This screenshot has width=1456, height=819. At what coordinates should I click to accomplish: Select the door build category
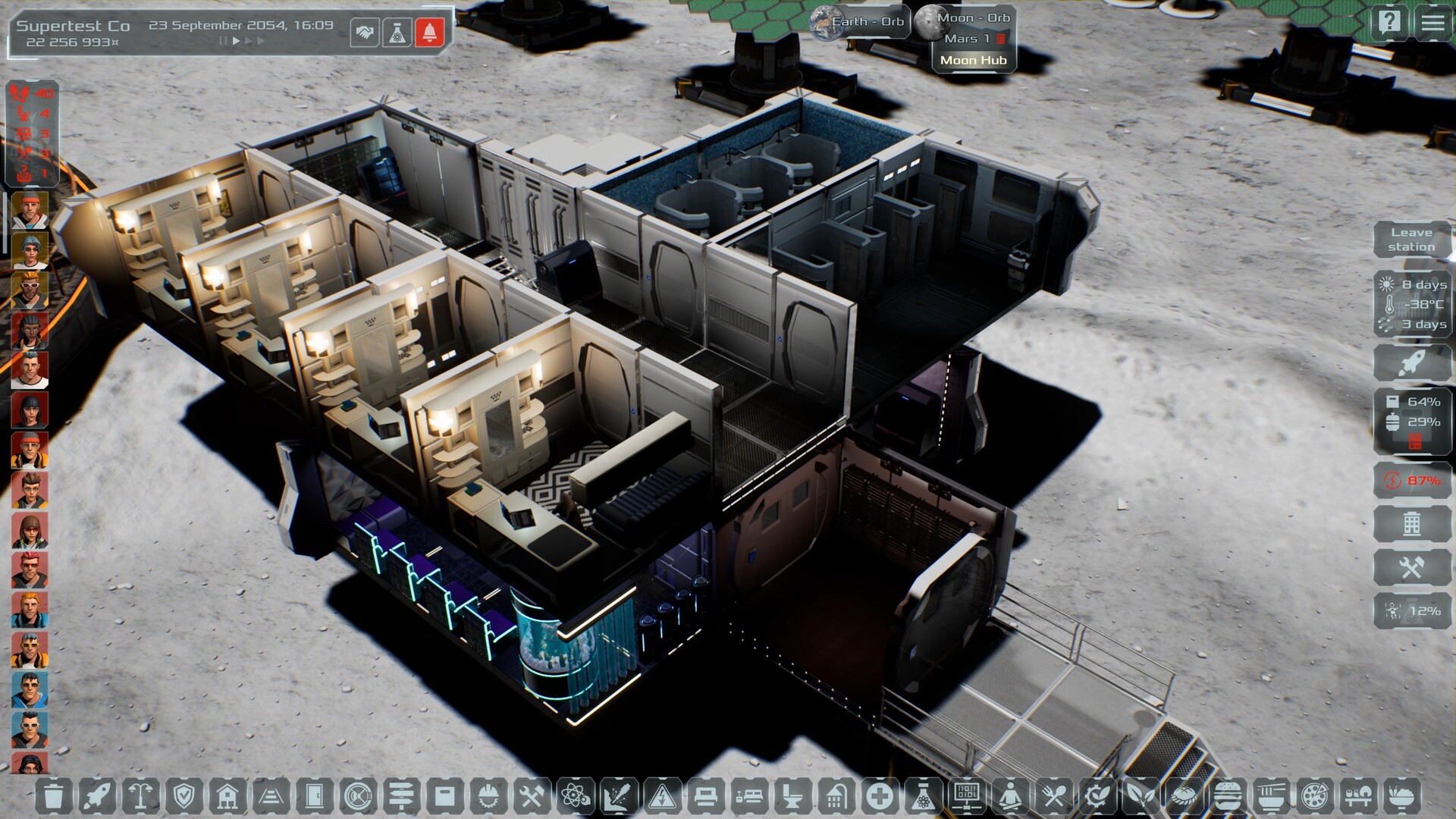click(x=314, y=796)
